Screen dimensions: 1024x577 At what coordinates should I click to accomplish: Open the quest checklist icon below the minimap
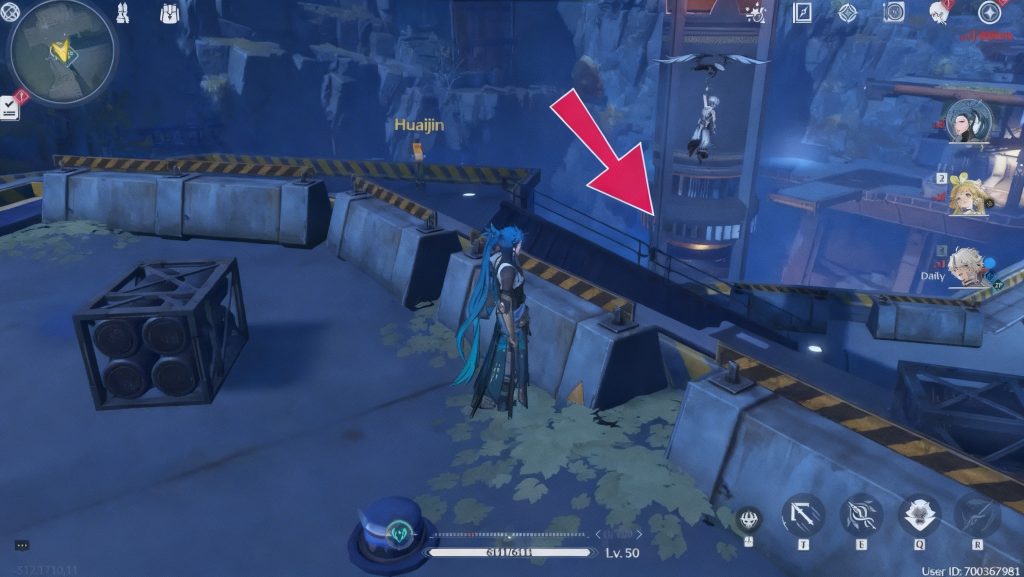click(x=11, y=106)
